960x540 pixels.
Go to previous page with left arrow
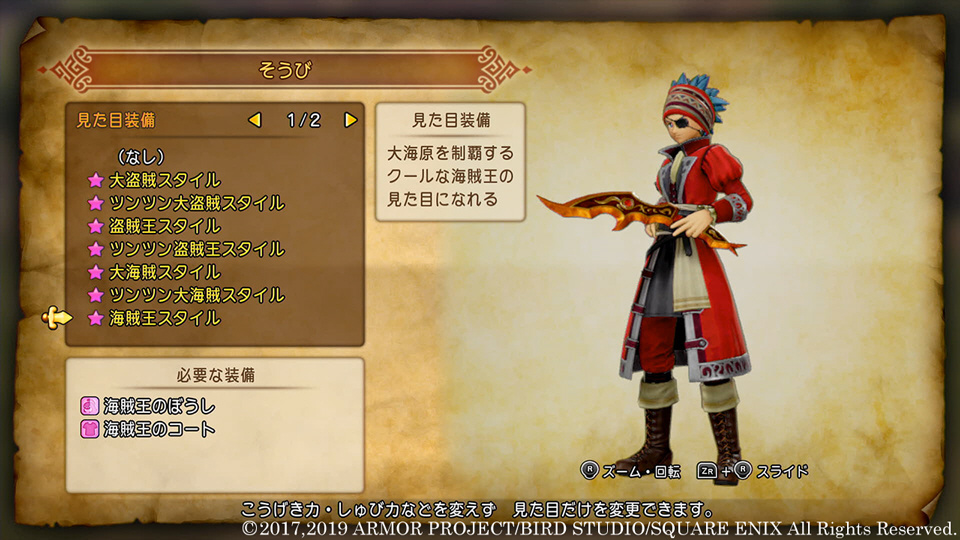click(255, 120)
